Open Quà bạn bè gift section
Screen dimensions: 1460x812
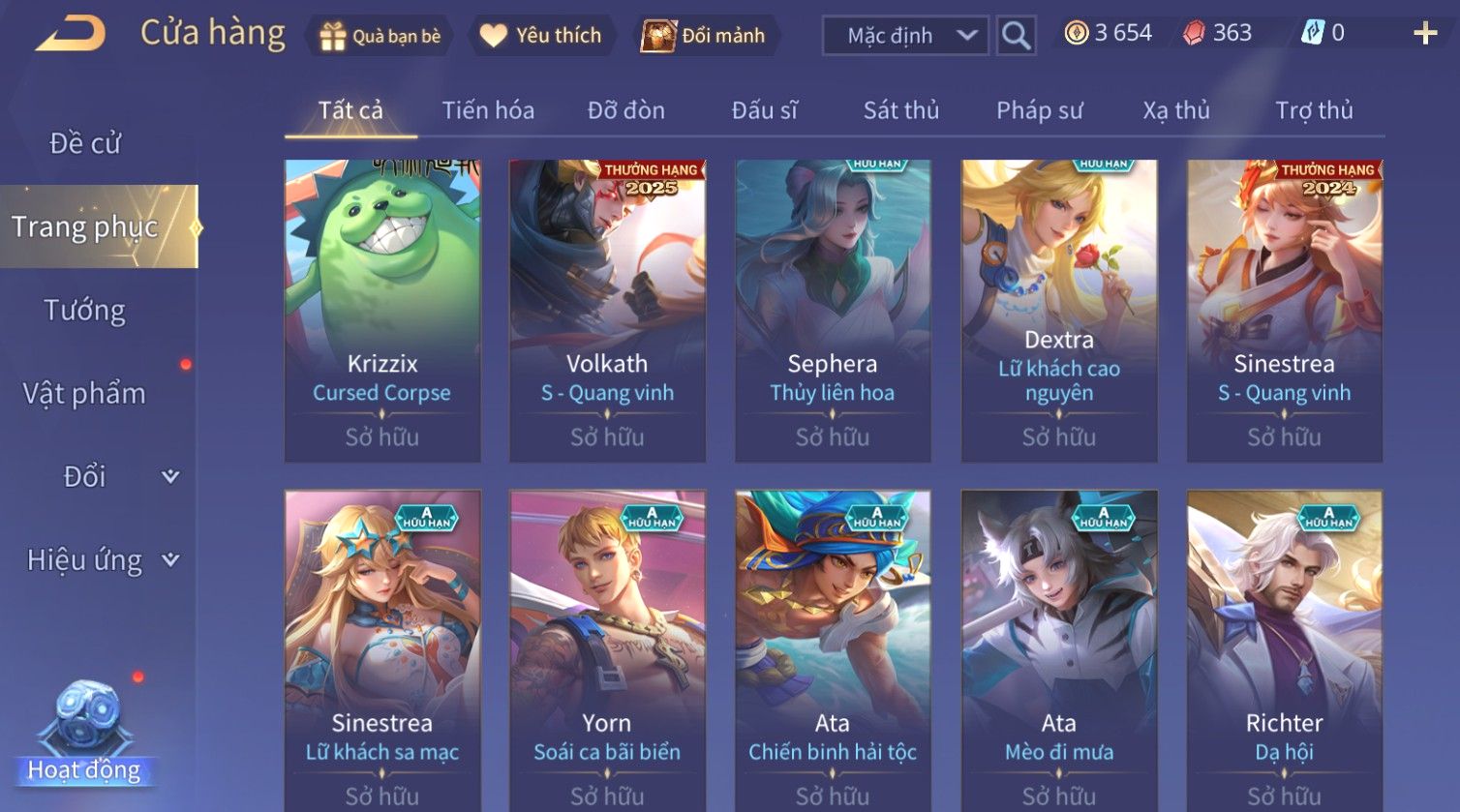pos(380,36)
